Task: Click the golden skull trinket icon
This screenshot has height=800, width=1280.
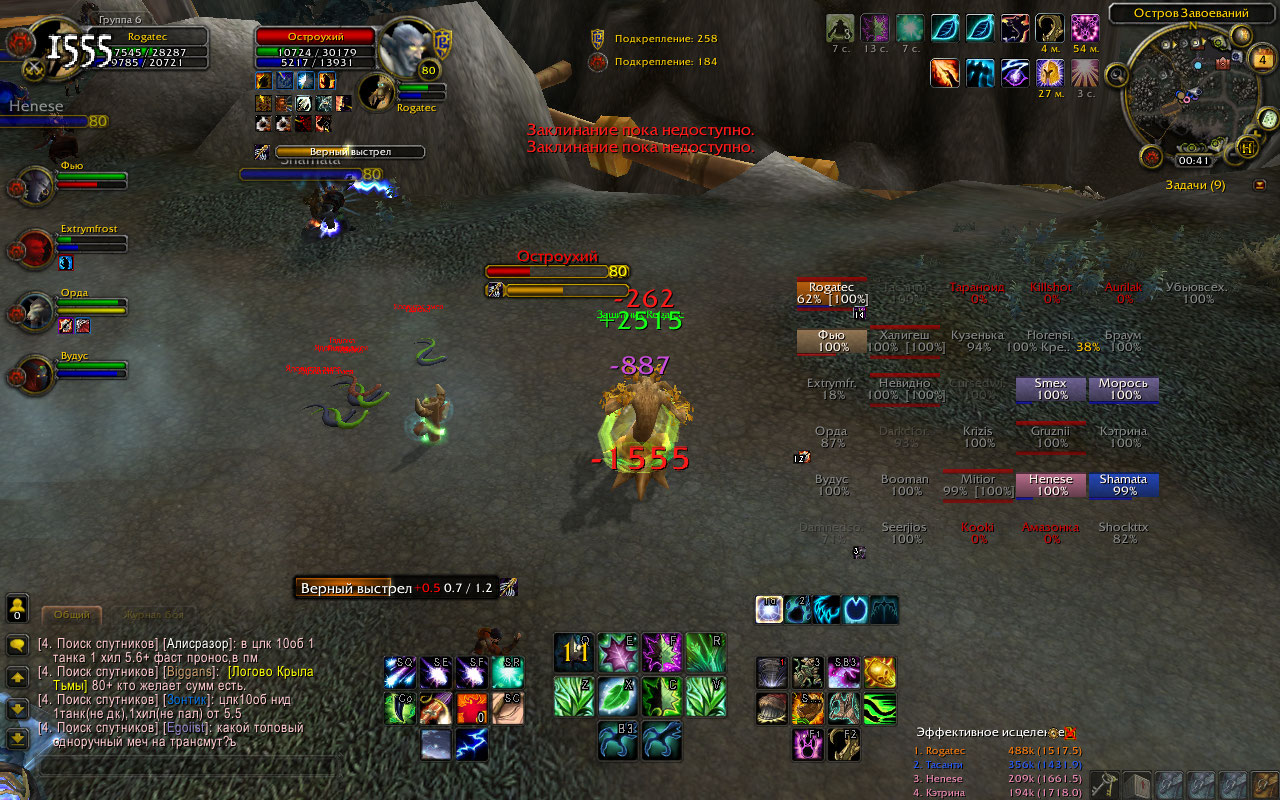Action: click(x=881, y=673)
